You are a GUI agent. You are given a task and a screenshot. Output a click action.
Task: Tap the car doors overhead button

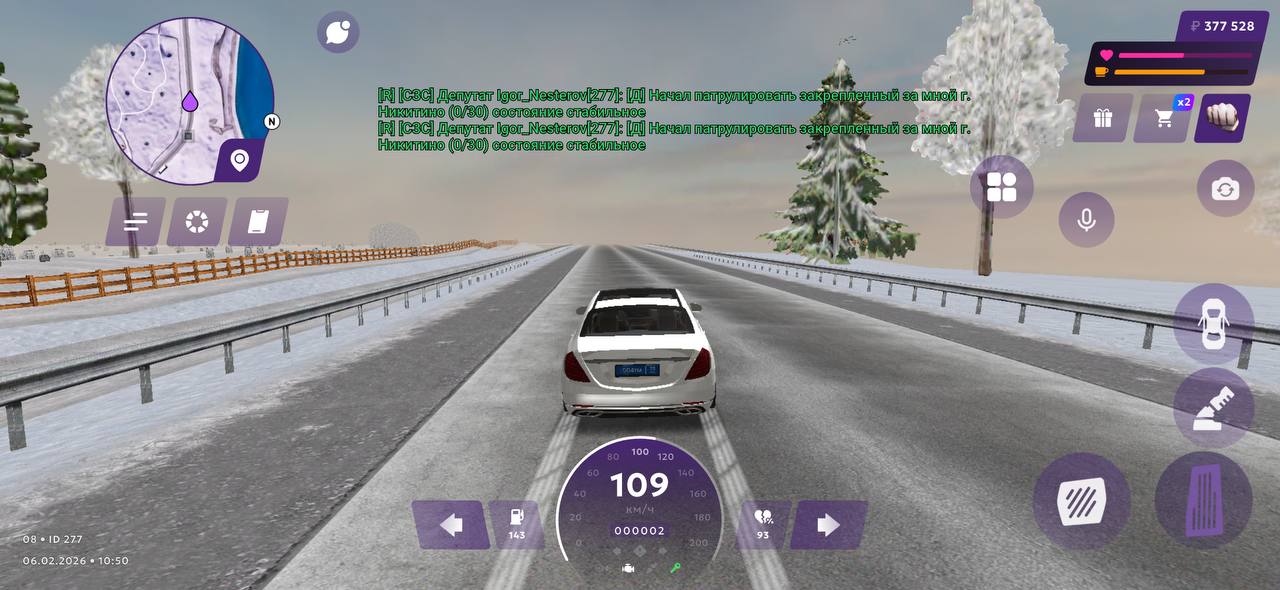1212,322
